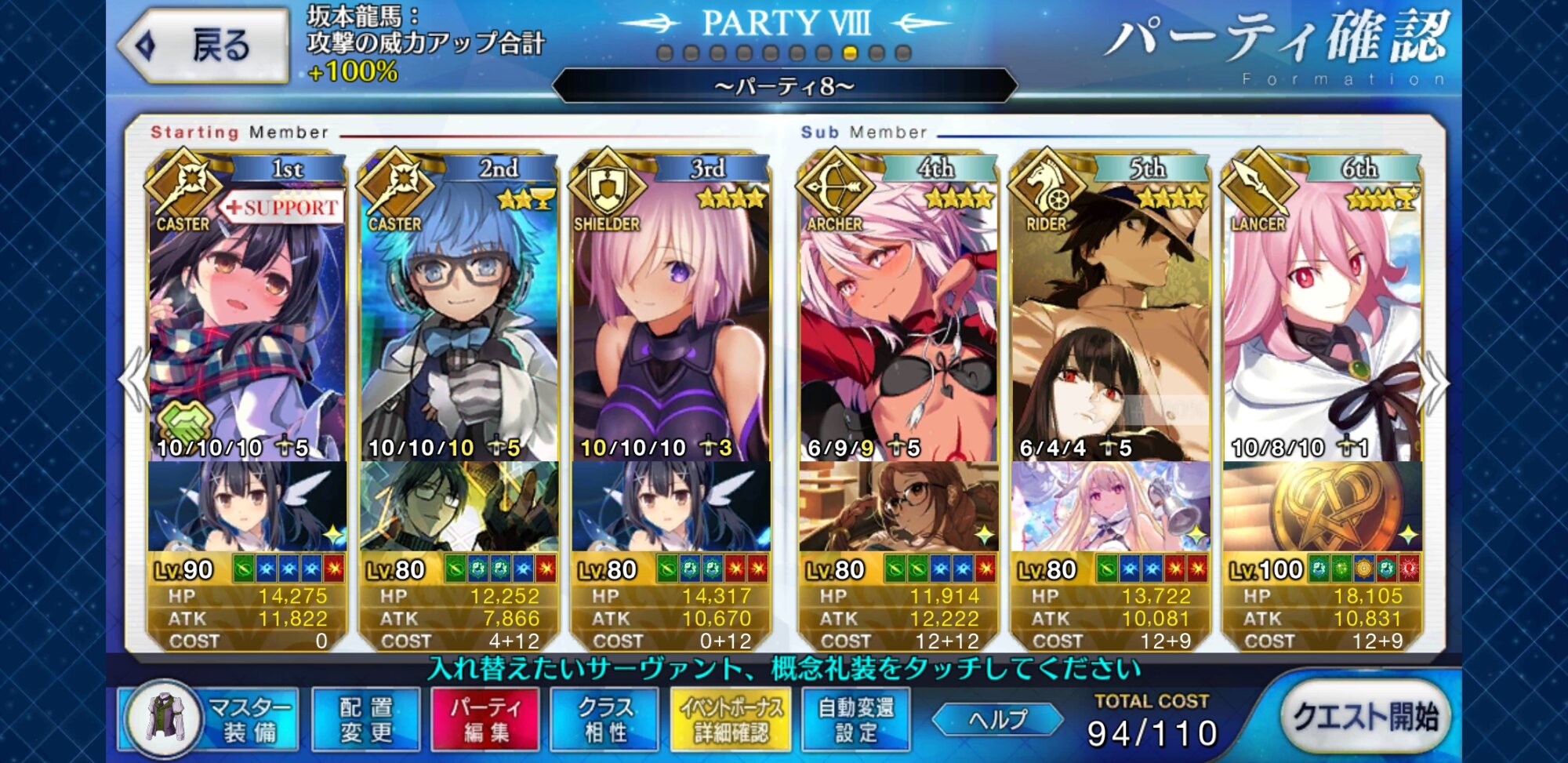
Task: Open マスター装備 master equipment
Action: (x=210, y=718)
